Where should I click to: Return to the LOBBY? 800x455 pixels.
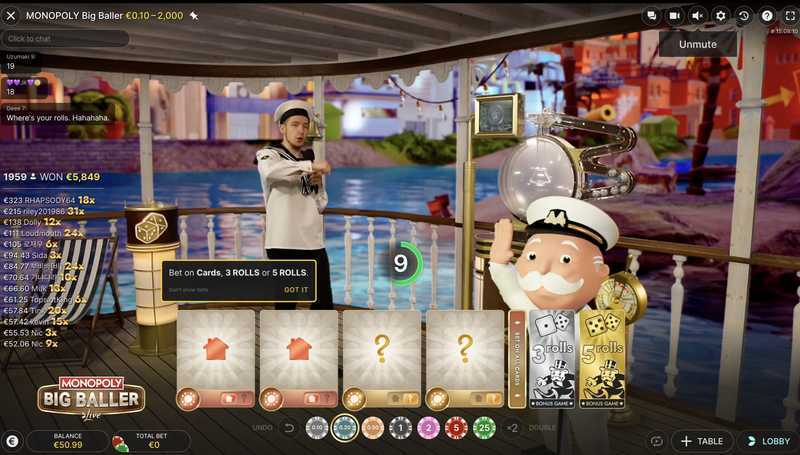click(768, 440)
